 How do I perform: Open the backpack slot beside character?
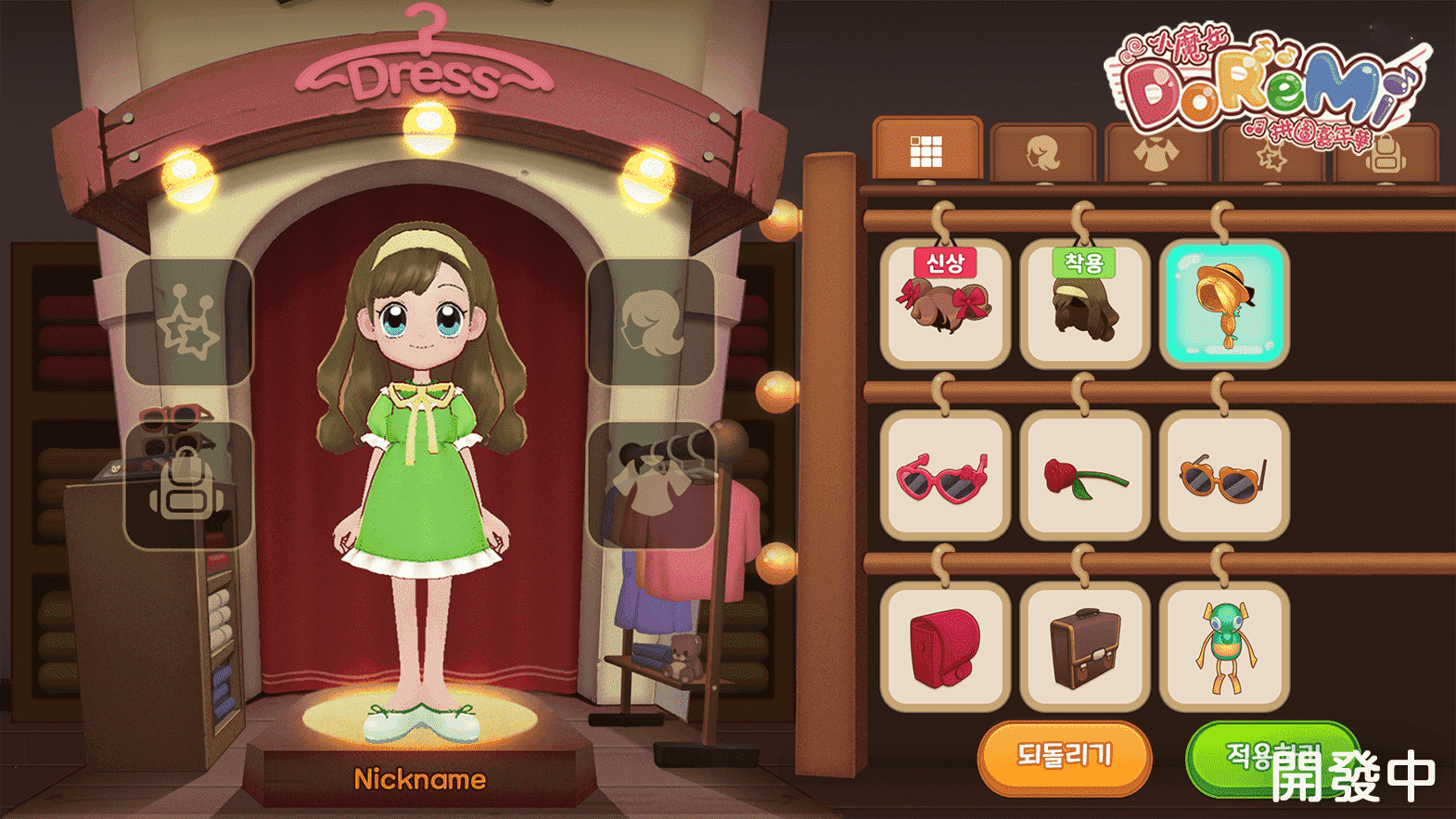(189, 485)
